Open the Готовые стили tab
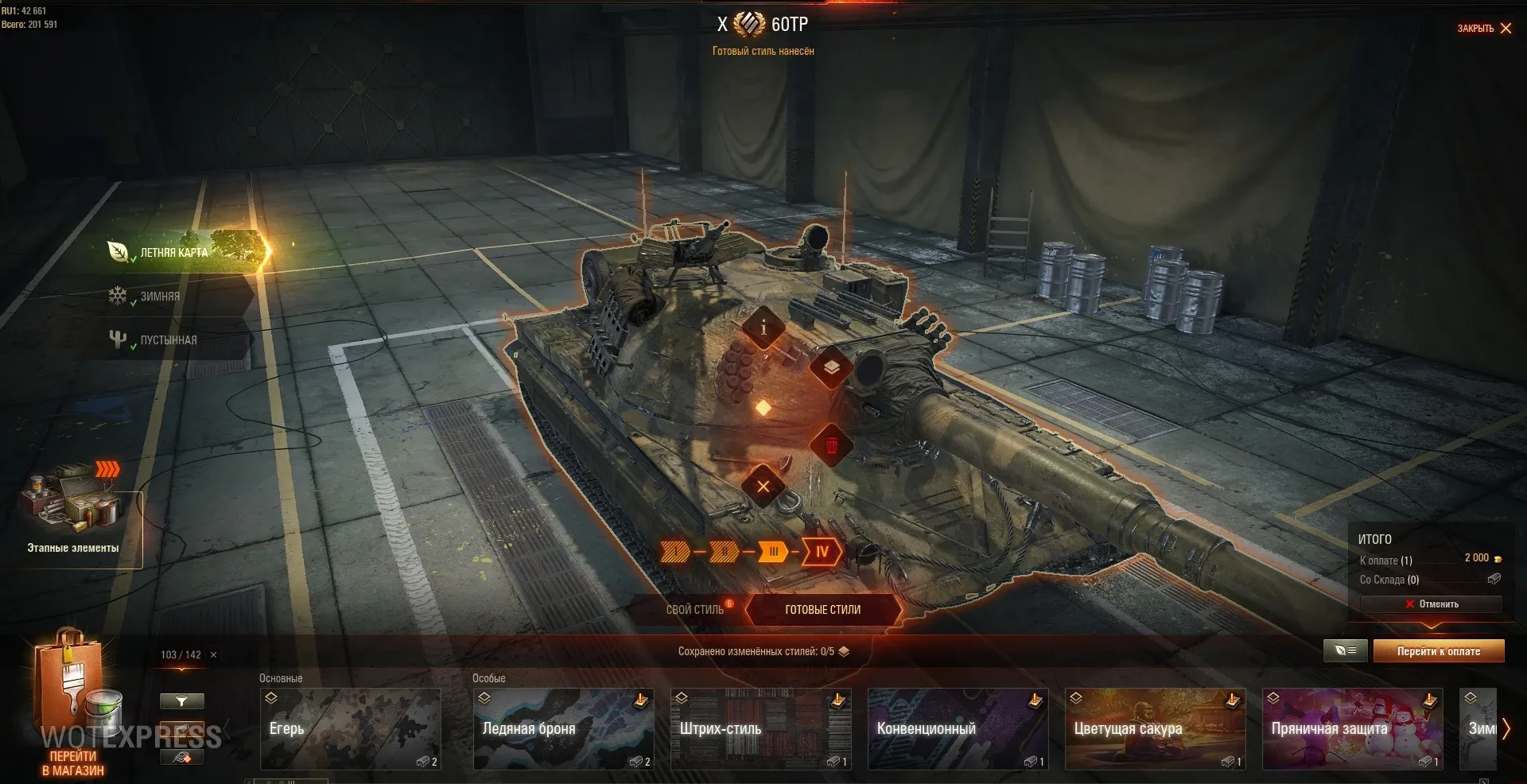Image resolution: width=1527 pixels, height=784 pixels. click(822, 610)
